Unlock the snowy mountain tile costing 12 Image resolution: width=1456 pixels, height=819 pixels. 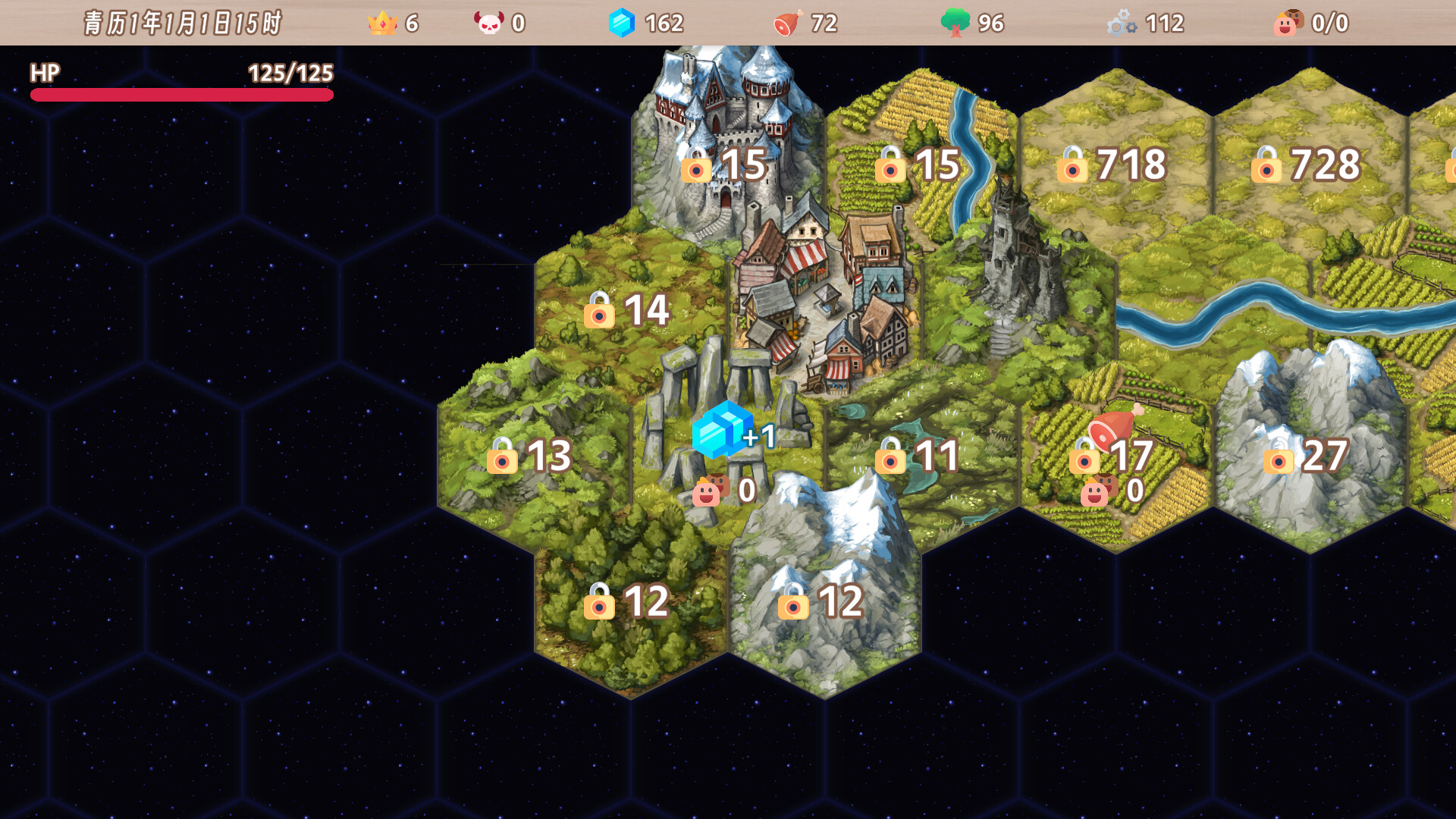coord(822,601)
